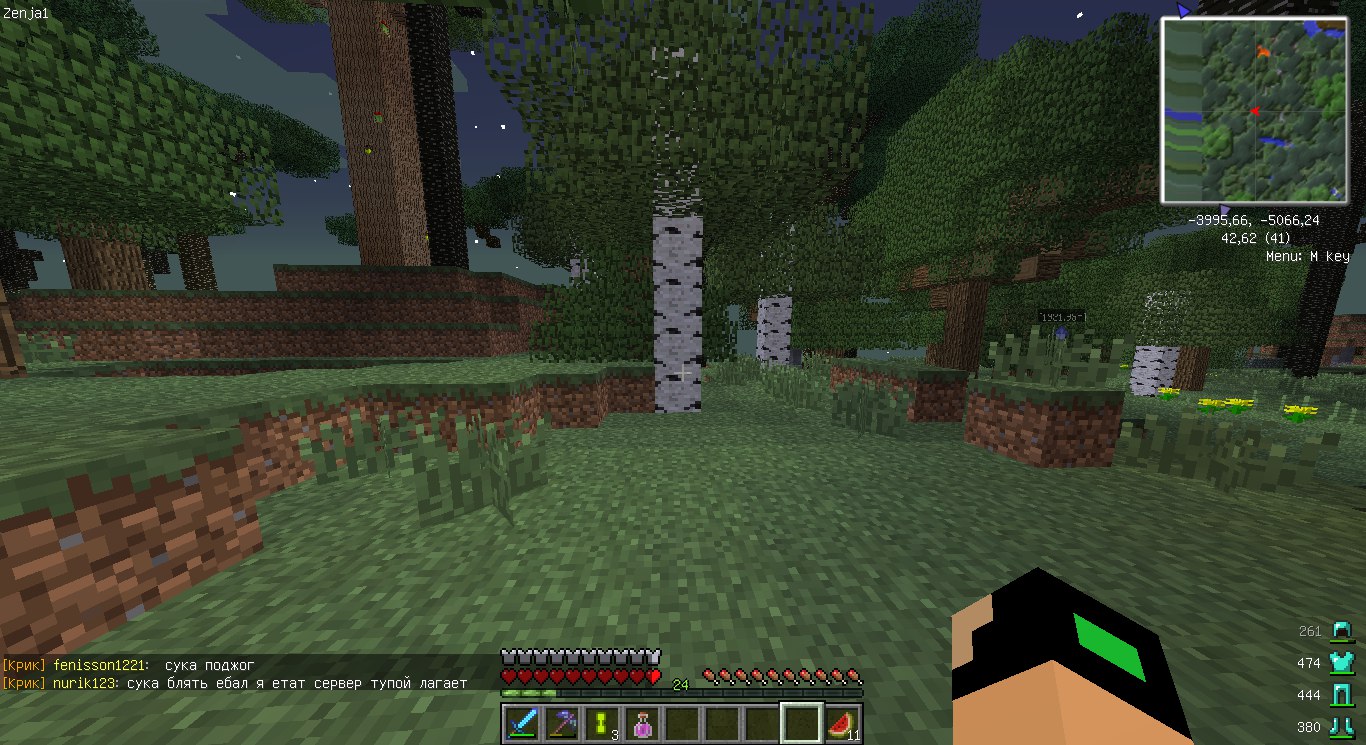Click the orange marker on the minimap
This screenshot has height=745, width=1366.
1264,49
